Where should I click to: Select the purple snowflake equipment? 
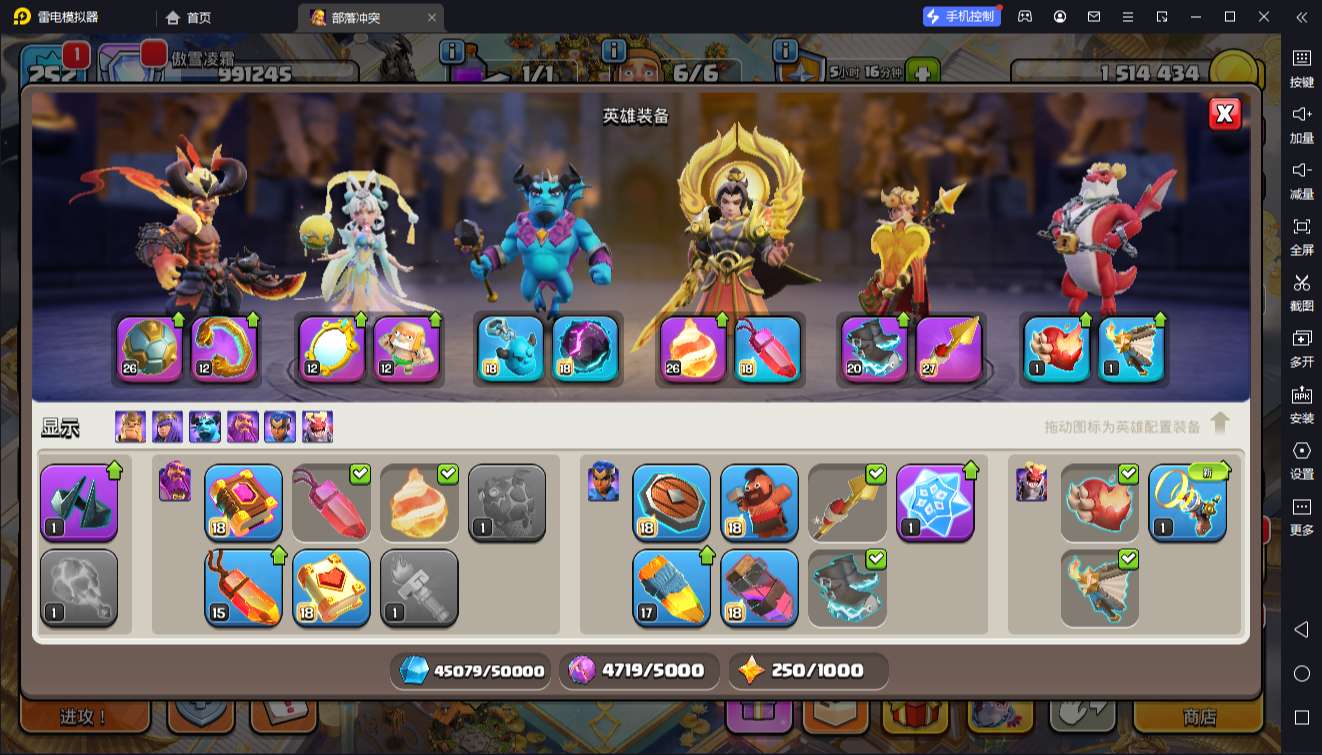pyautogui.click(x=935, y=501)
